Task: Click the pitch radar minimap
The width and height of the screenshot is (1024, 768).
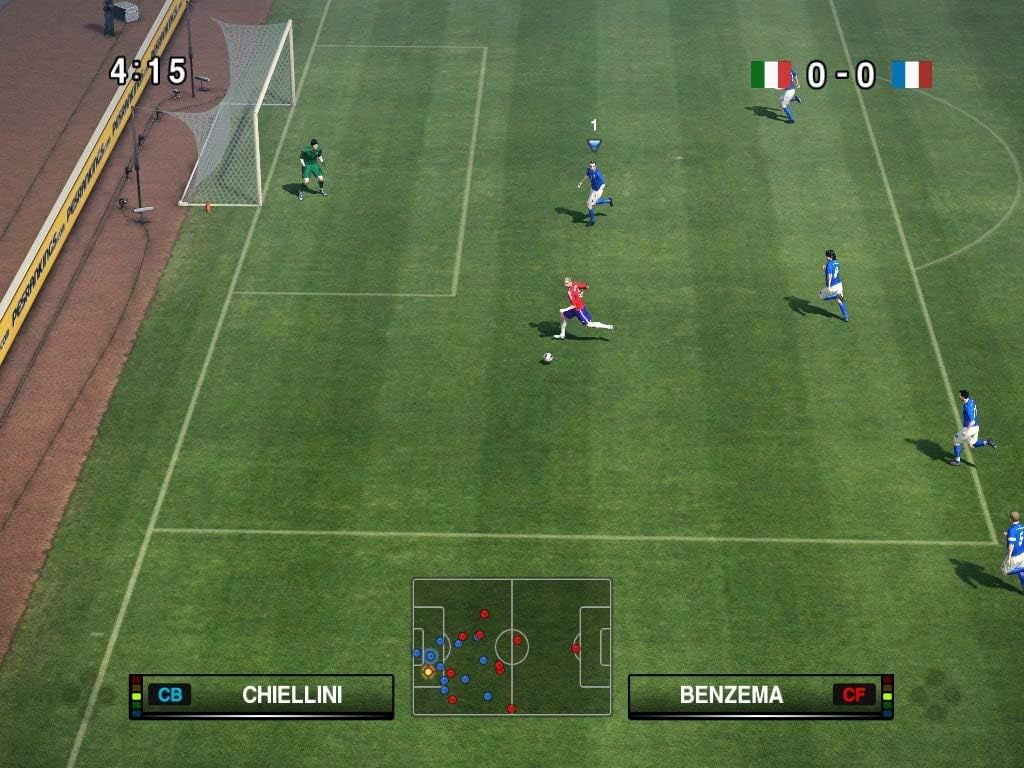Action: point(511,647)
